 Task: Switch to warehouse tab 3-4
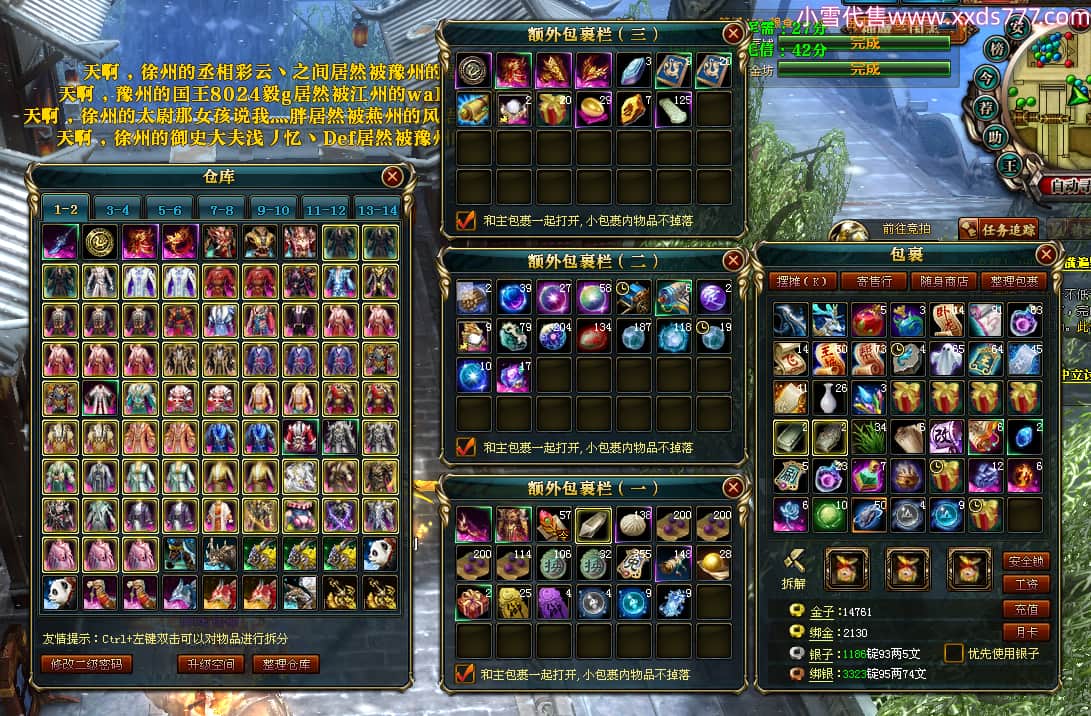(x=118, y=210)
